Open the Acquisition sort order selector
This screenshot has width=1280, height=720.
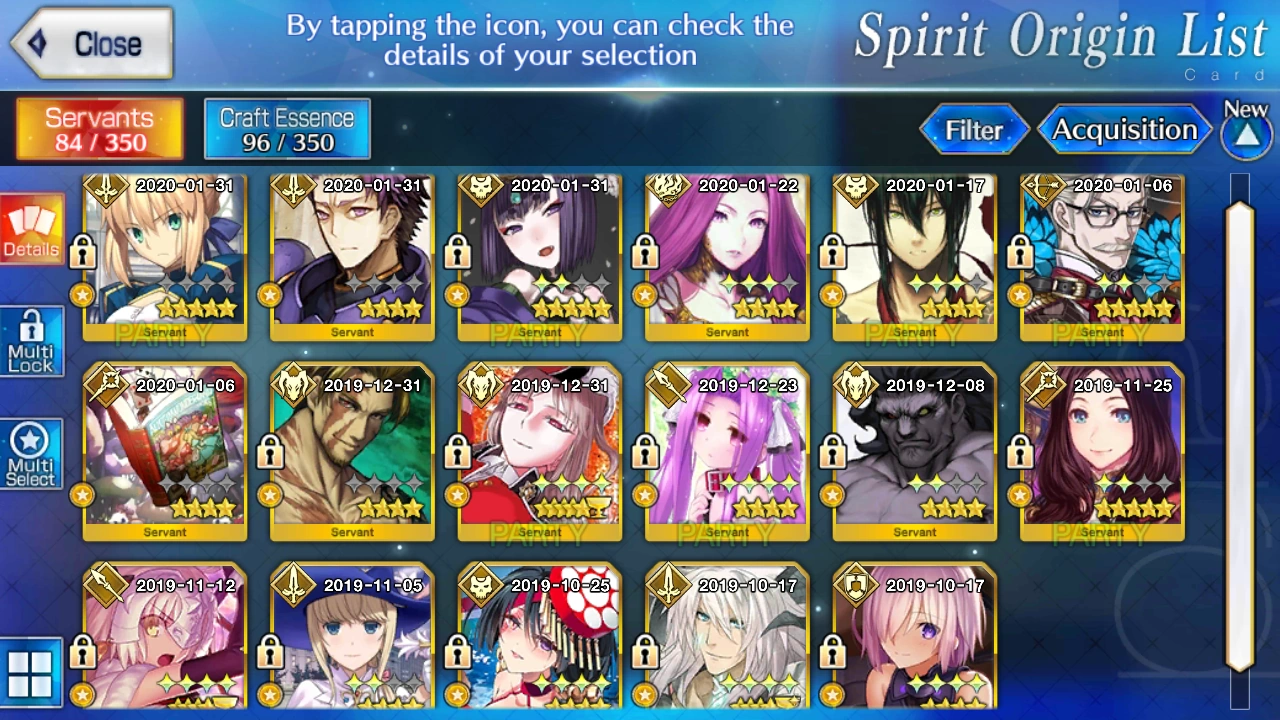pos(1125,130)
